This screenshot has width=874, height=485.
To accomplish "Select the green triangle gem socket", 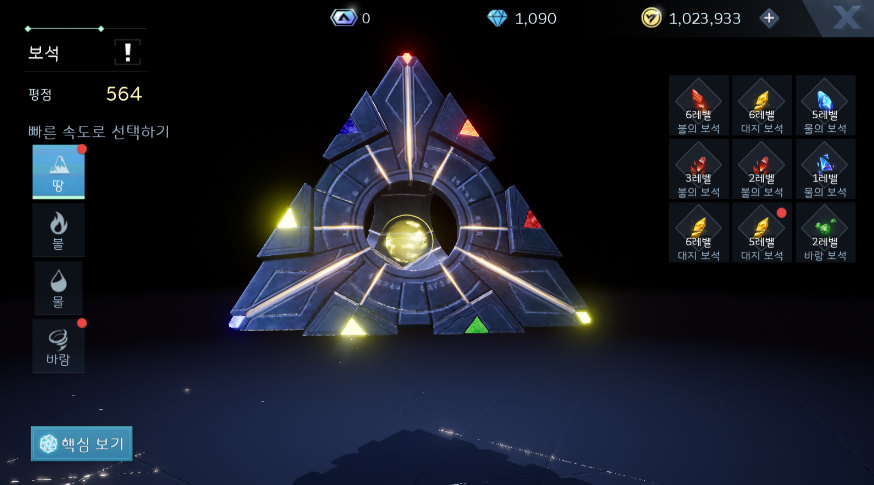I will coord(477,325).
